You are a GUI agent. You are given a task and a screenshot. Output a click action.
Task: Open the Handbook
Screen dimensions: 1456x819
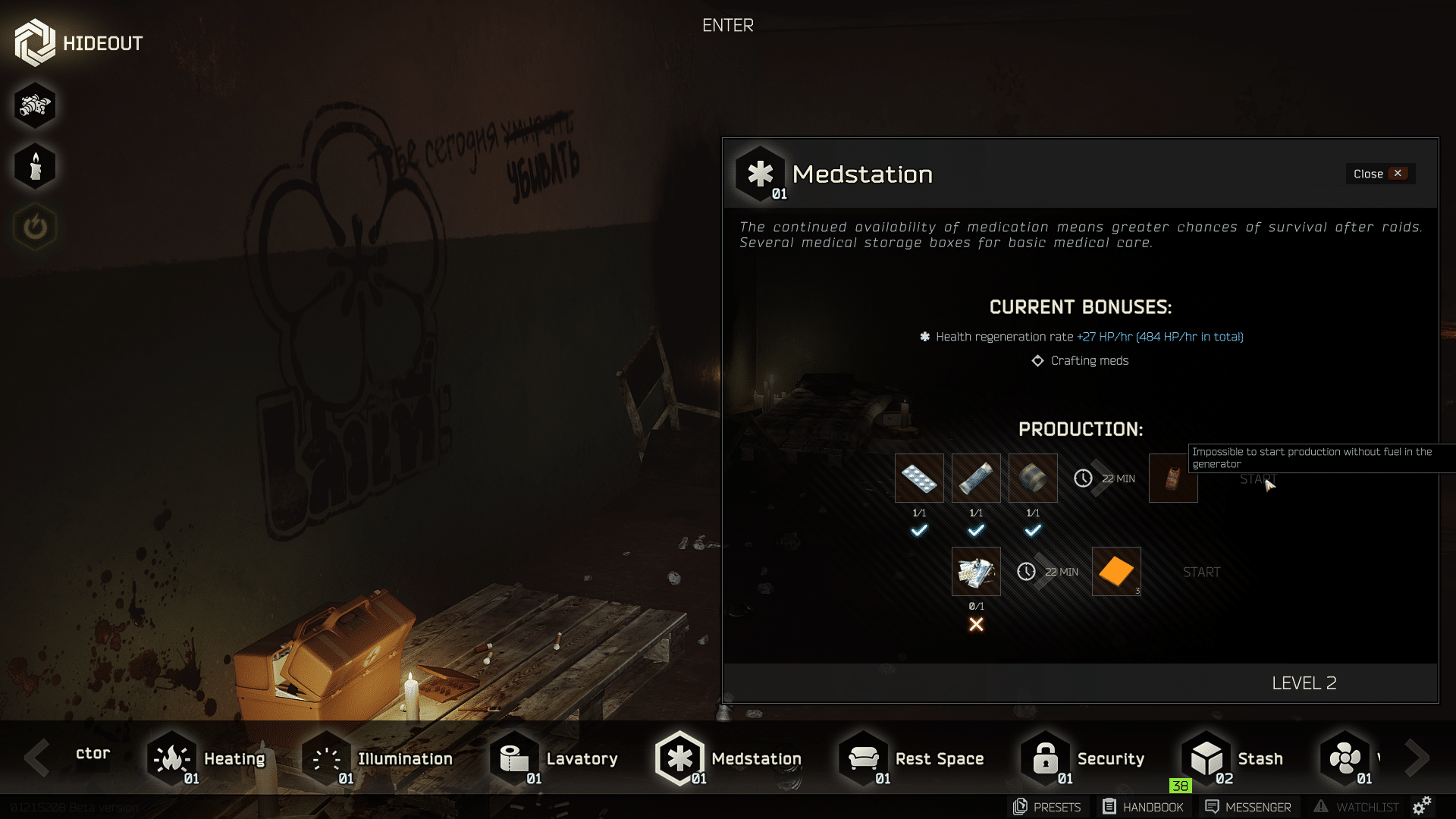click(1143, 807)
